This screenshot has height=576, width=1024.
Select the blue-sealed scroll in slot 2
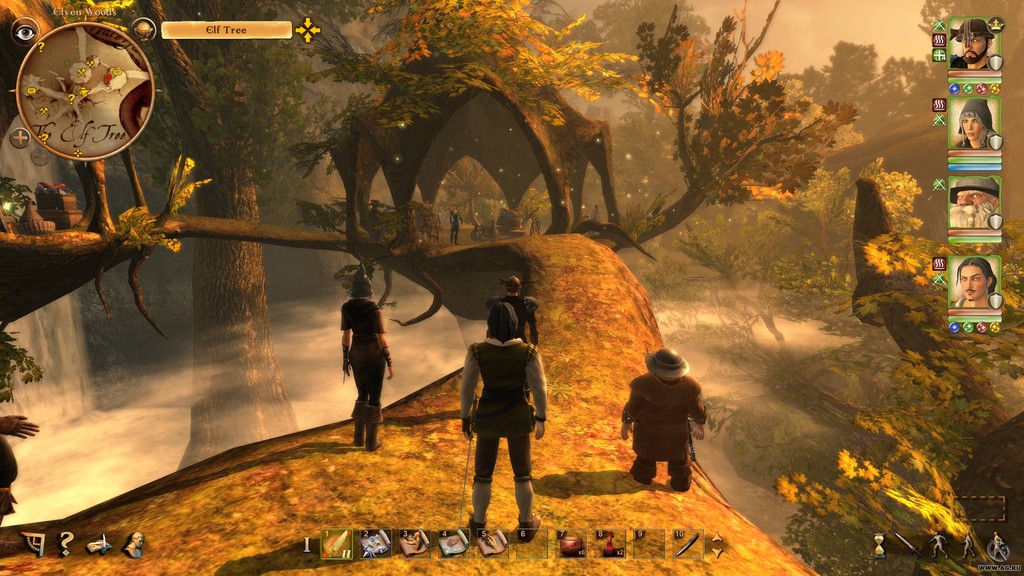tap(375, 543)
